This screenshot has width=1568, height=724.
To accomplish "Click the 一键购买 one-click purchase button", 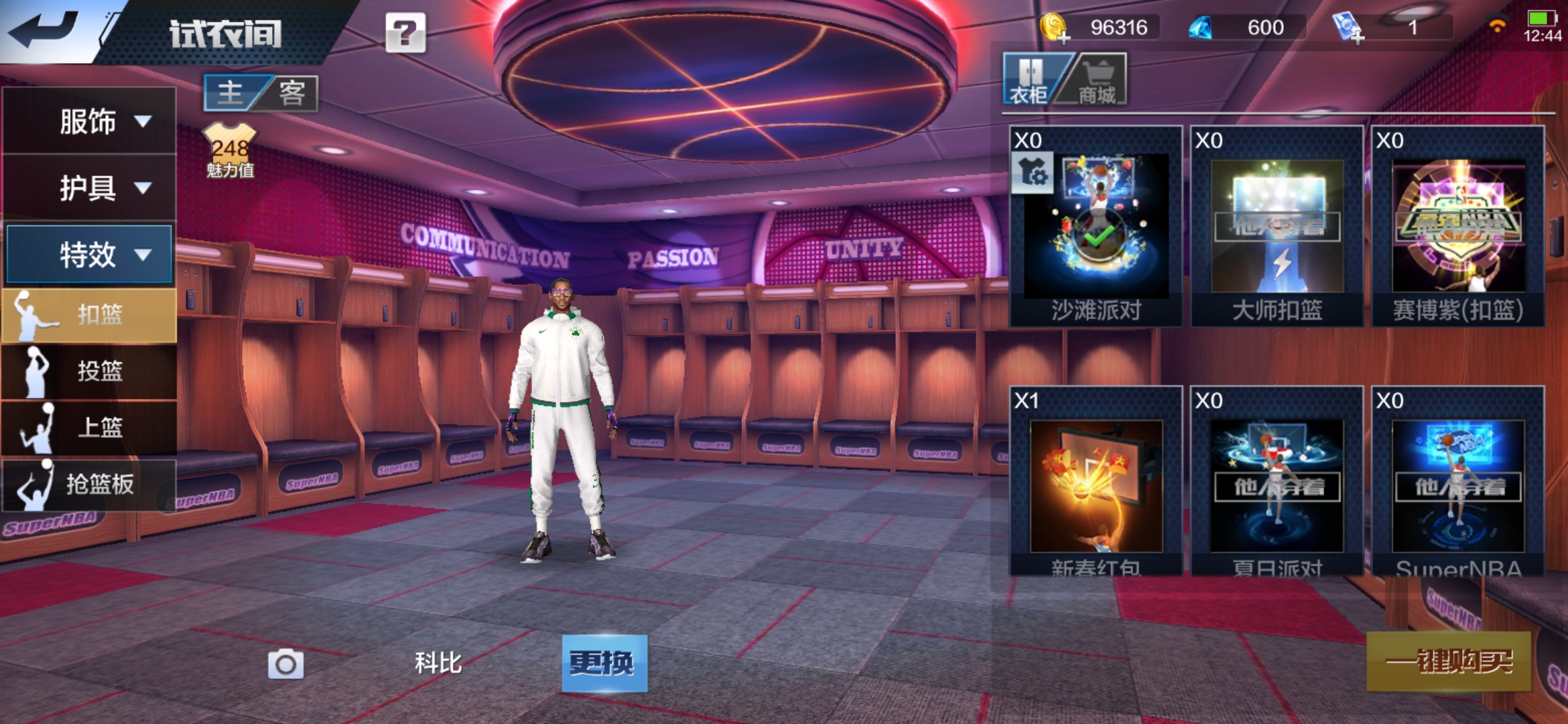I will tap(1449, 662).
